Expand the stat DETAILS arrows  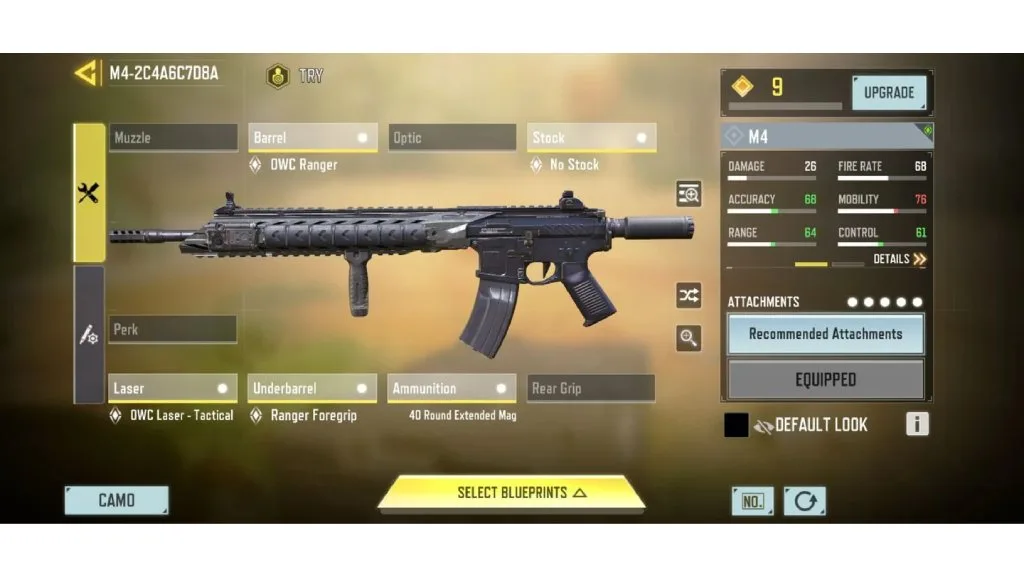pyautogui.click(x=900, y=259)
